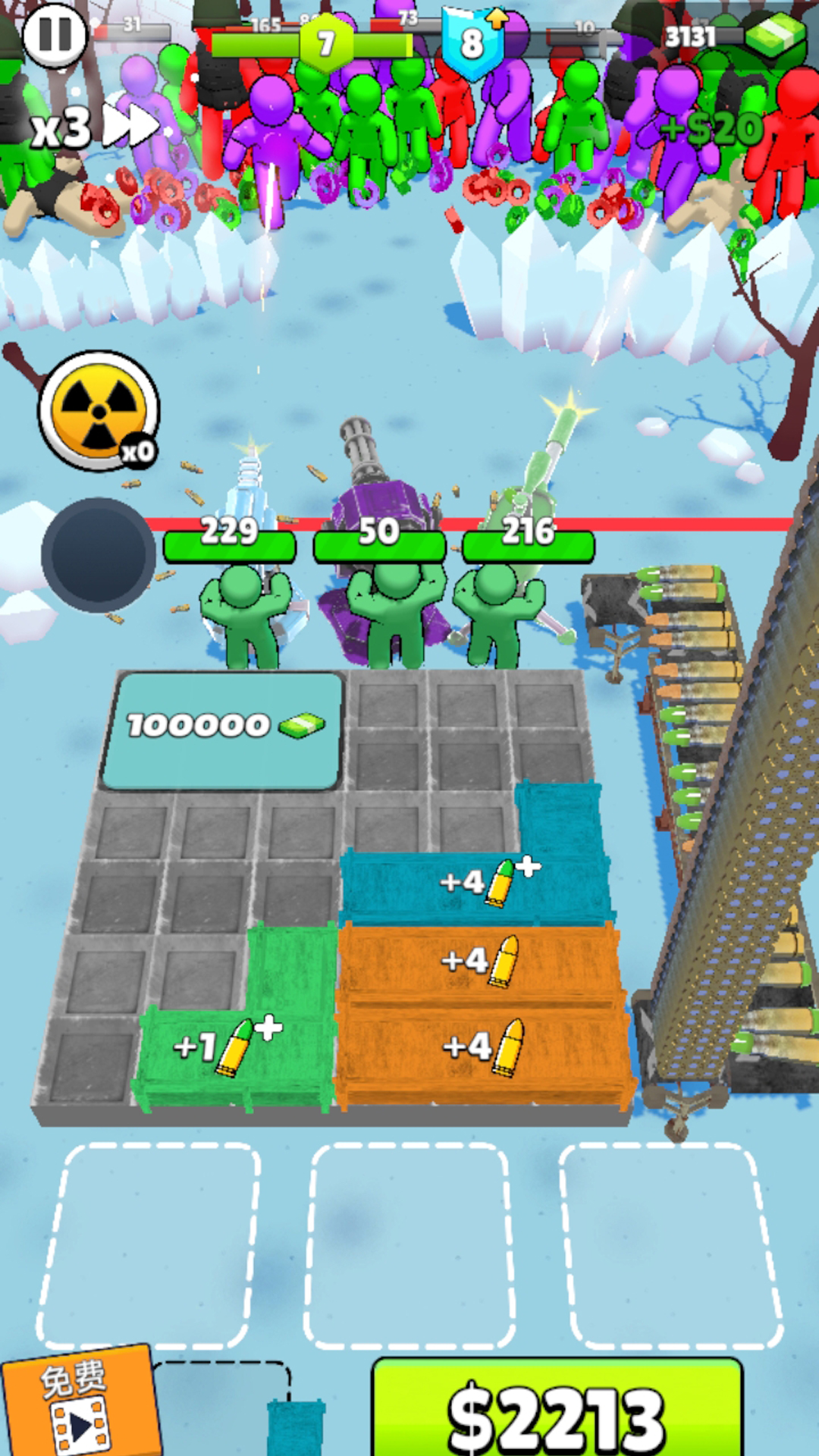Tap the dark round joystick button
This screenshot has width=819, height=1456.
99,554
